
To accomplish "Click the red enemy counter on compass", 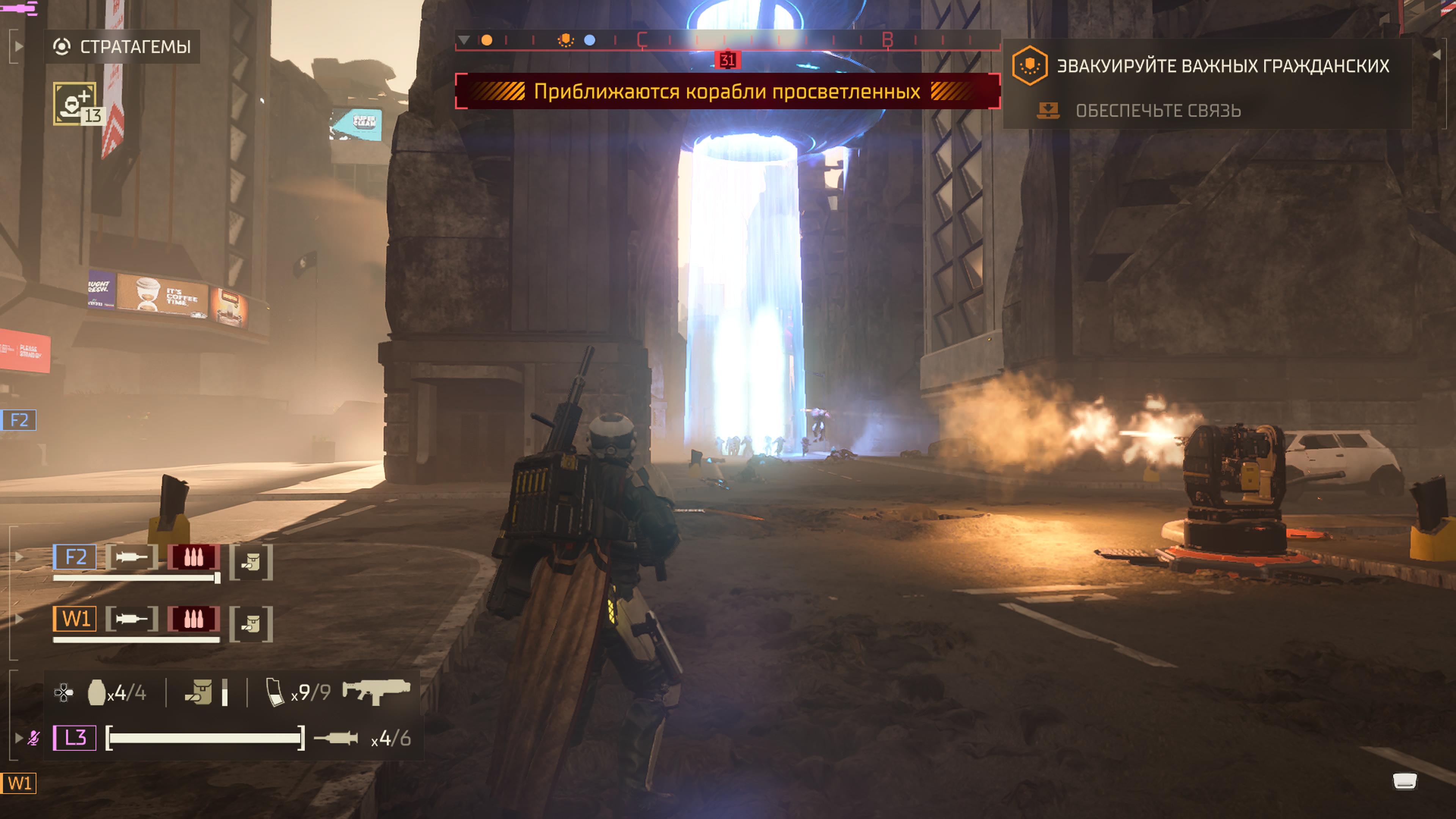I will [x=727, y=60].
